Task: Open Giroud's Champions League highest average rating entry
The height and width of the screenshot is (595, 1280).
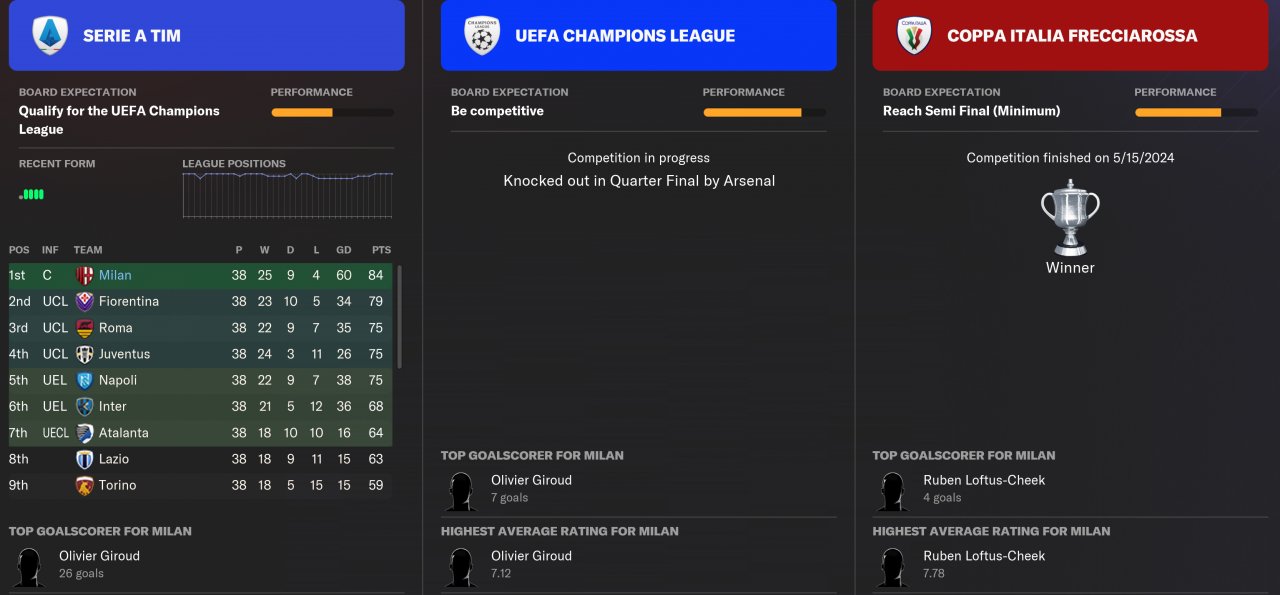Action: click(x=531, y=556)
